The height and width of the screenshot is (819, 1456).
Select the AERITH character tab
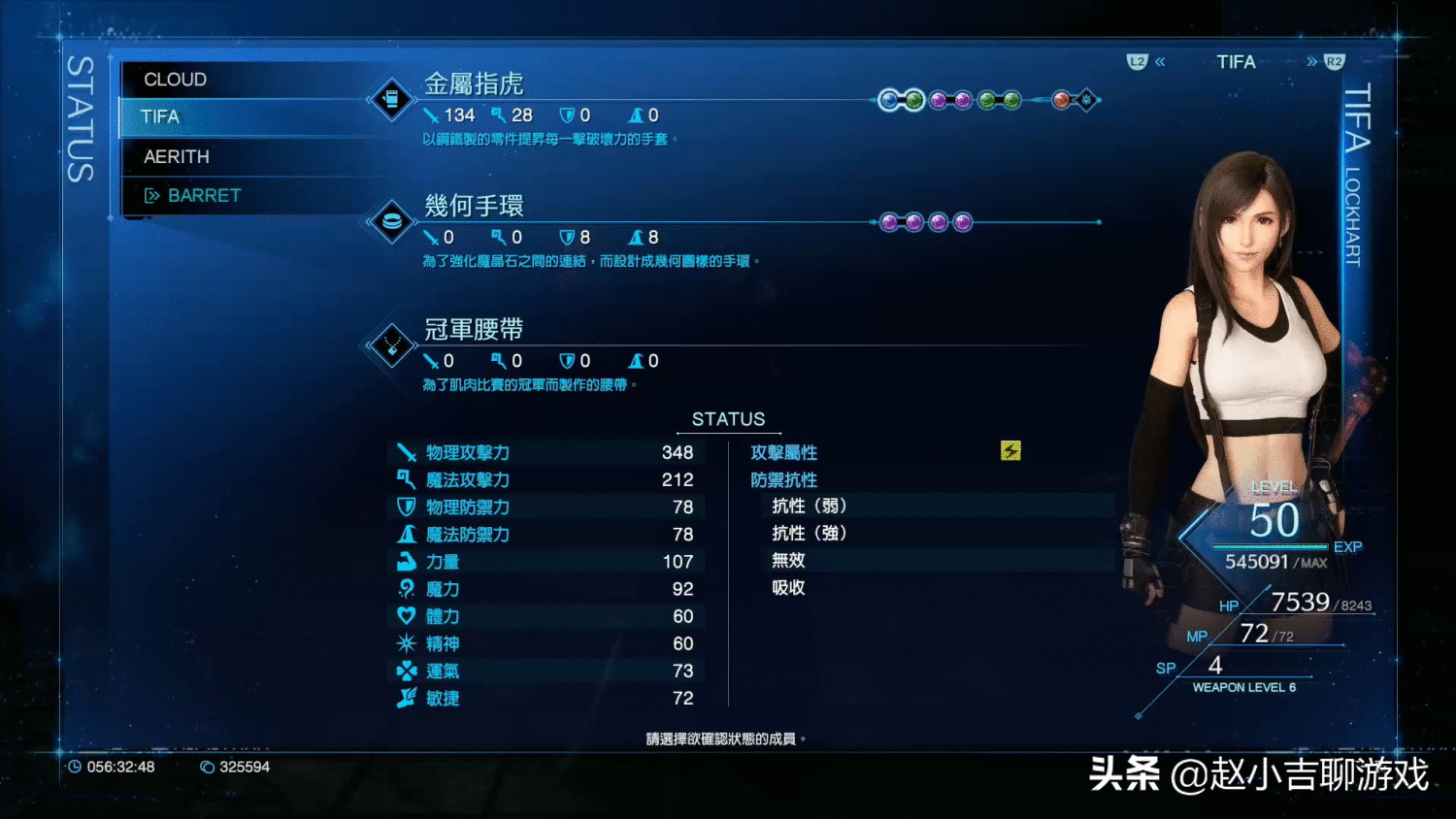click(177, 156)
